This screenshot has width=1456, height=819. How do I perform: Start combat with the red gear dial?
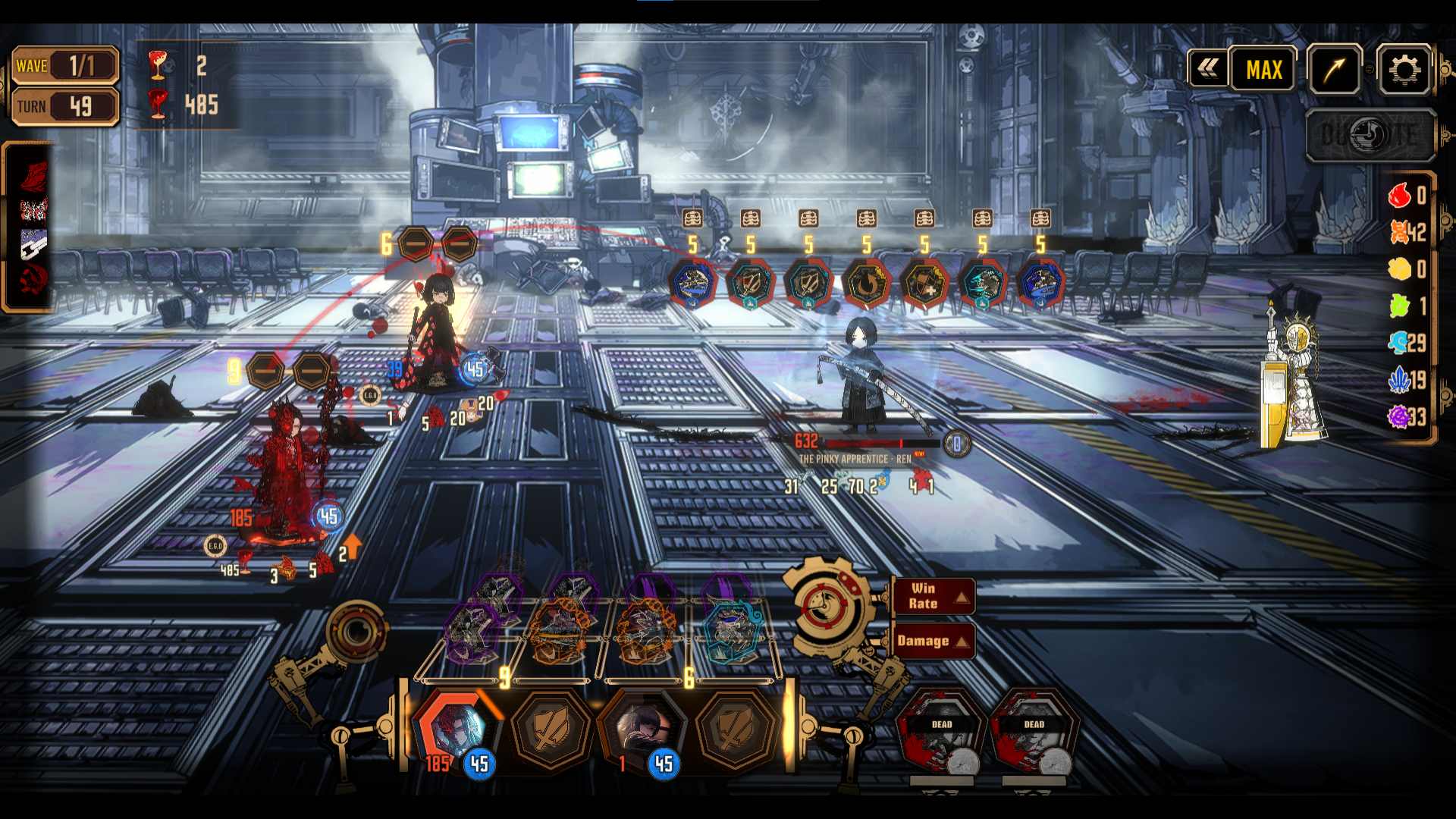point(825,607)
